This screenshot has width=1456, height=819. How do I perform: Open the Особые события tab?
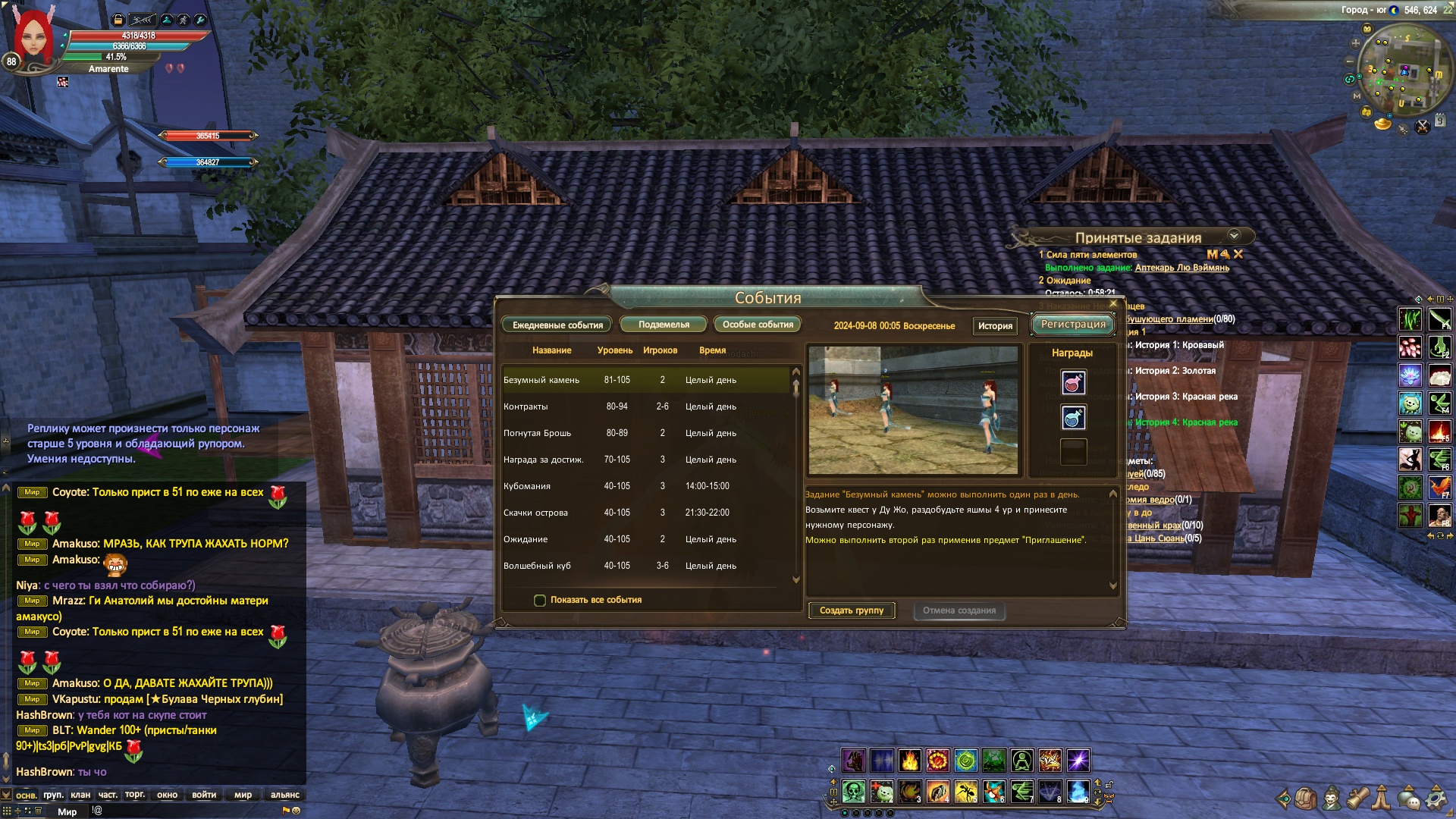coord(757,325)
